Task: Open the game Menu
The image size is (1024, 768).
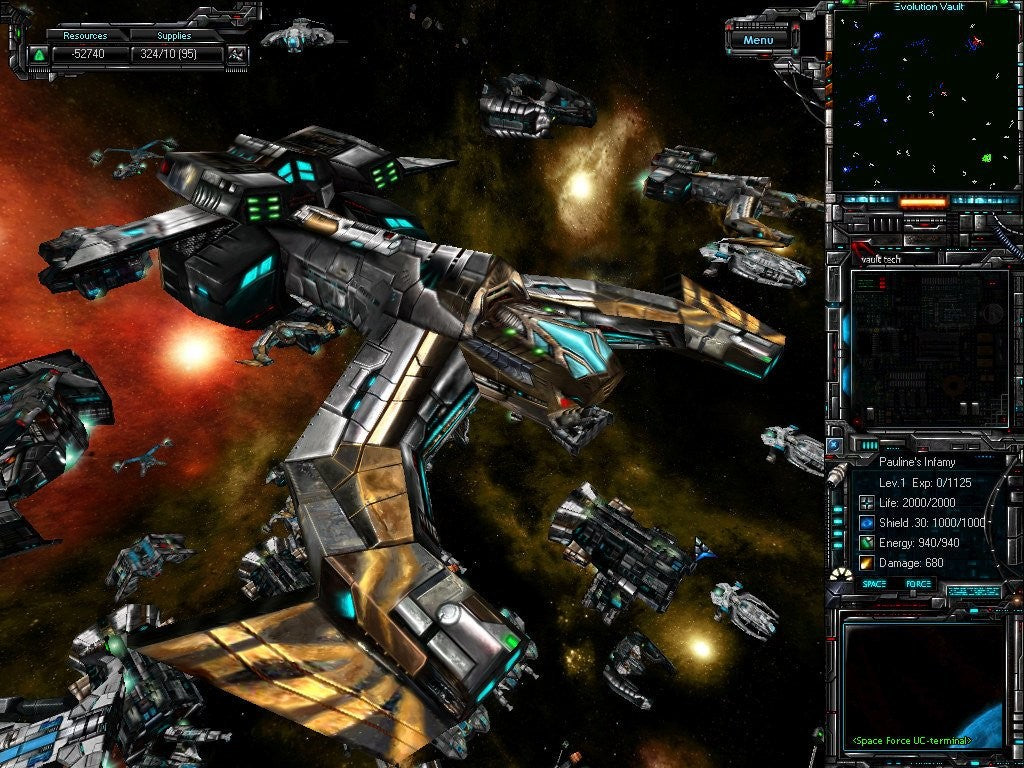Action: (x=759, y=40)
